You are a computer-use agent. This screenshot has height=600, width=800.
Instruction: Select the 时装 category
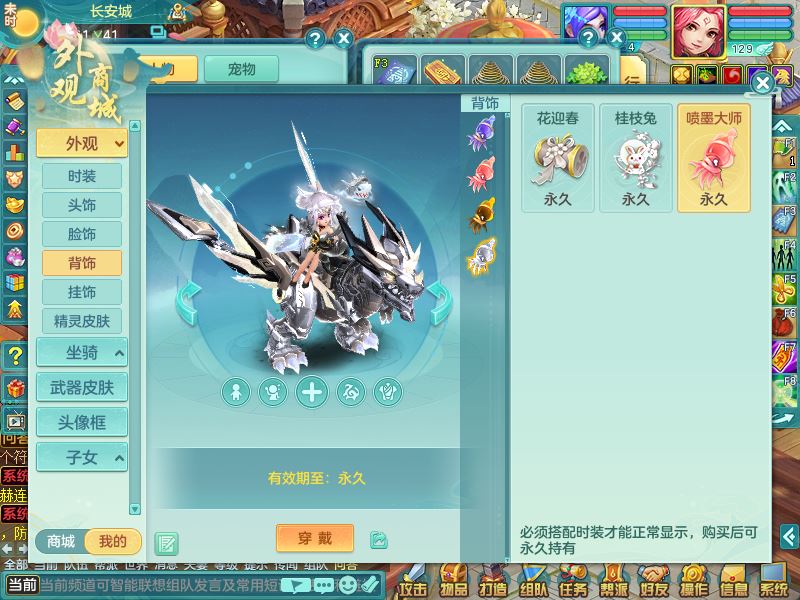coord(82,176)
